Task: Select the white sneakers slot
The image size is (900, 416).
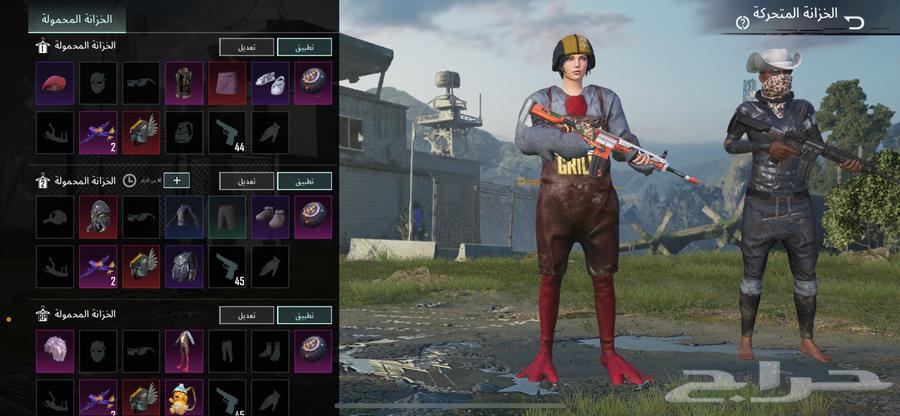Action: click(270, 83)
